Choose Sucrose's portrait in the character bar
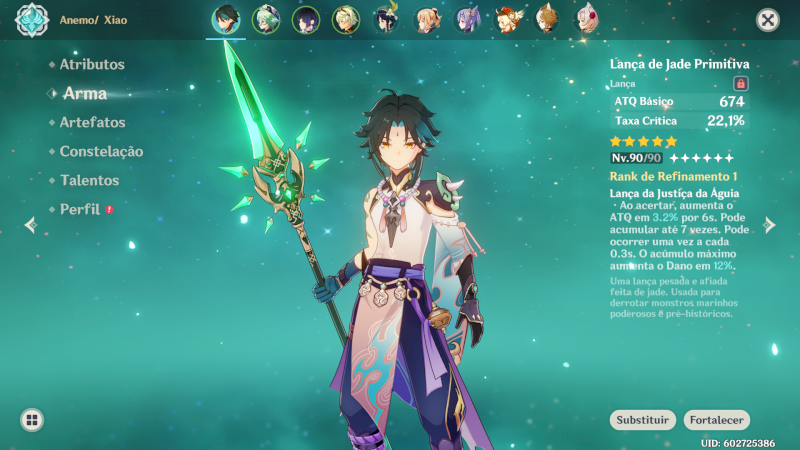The width and height of the screenshot is (800, 450). (265, 19)
